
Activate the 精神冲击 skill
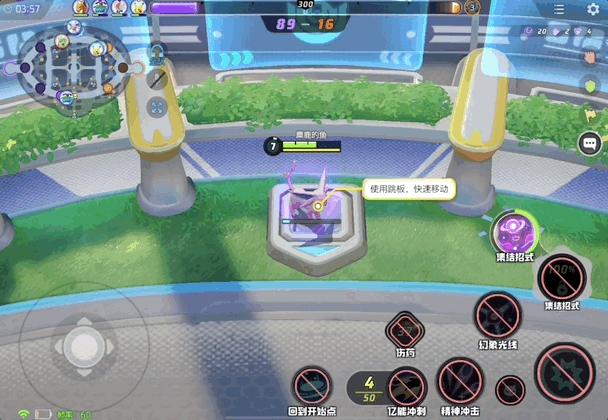point(460,381)
